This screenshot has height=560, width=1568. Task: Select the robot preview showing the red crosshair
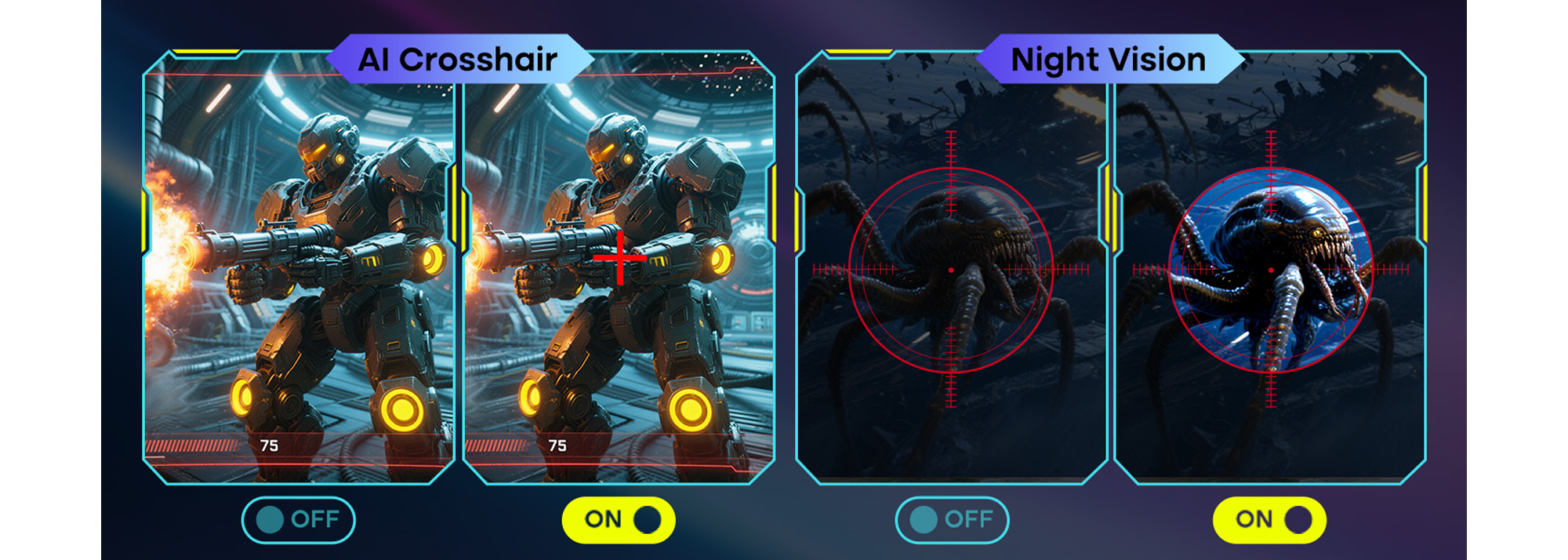619,267
